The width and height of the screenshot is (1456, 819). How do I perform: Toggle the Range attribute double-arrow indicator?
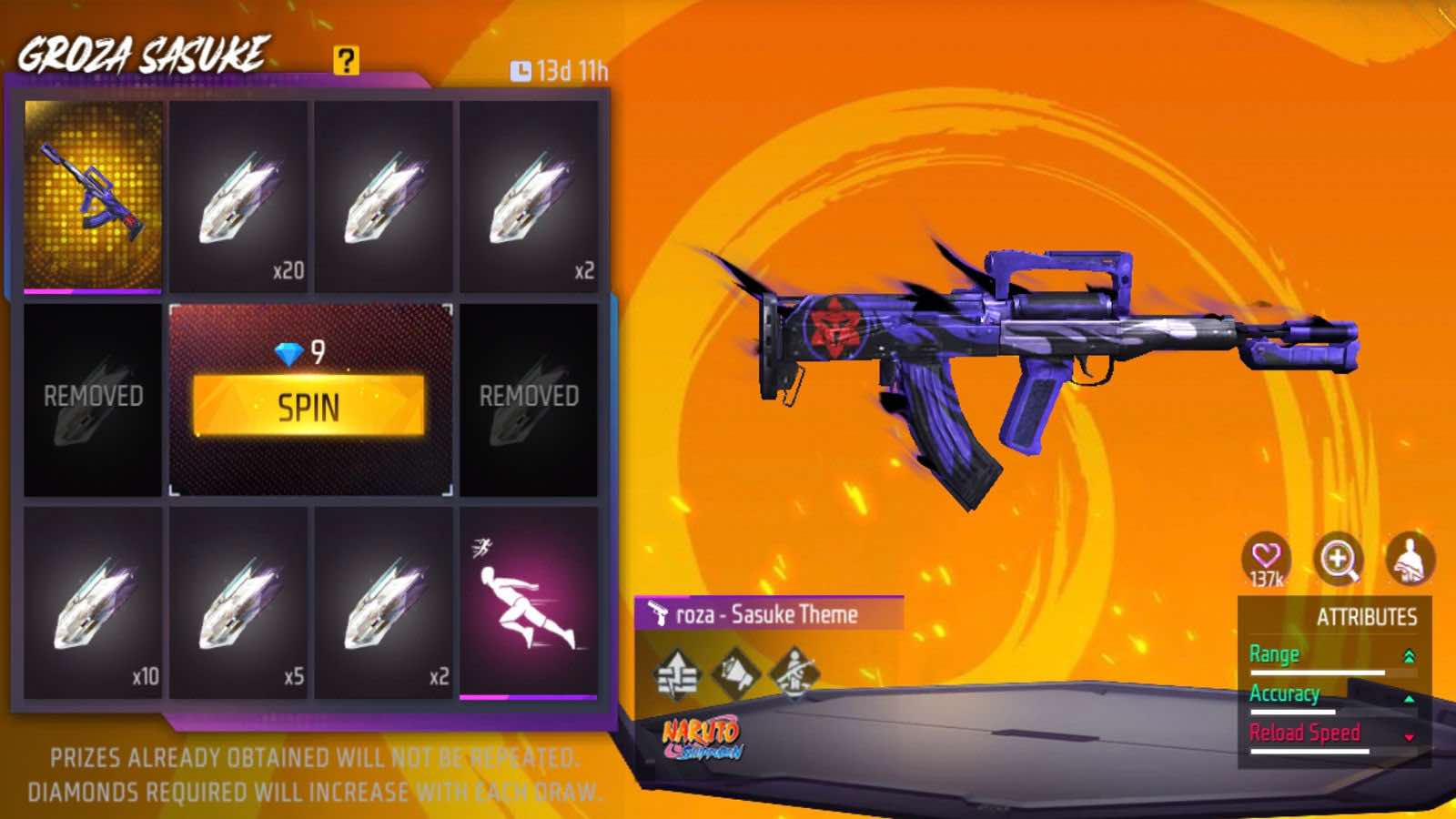1410,654
